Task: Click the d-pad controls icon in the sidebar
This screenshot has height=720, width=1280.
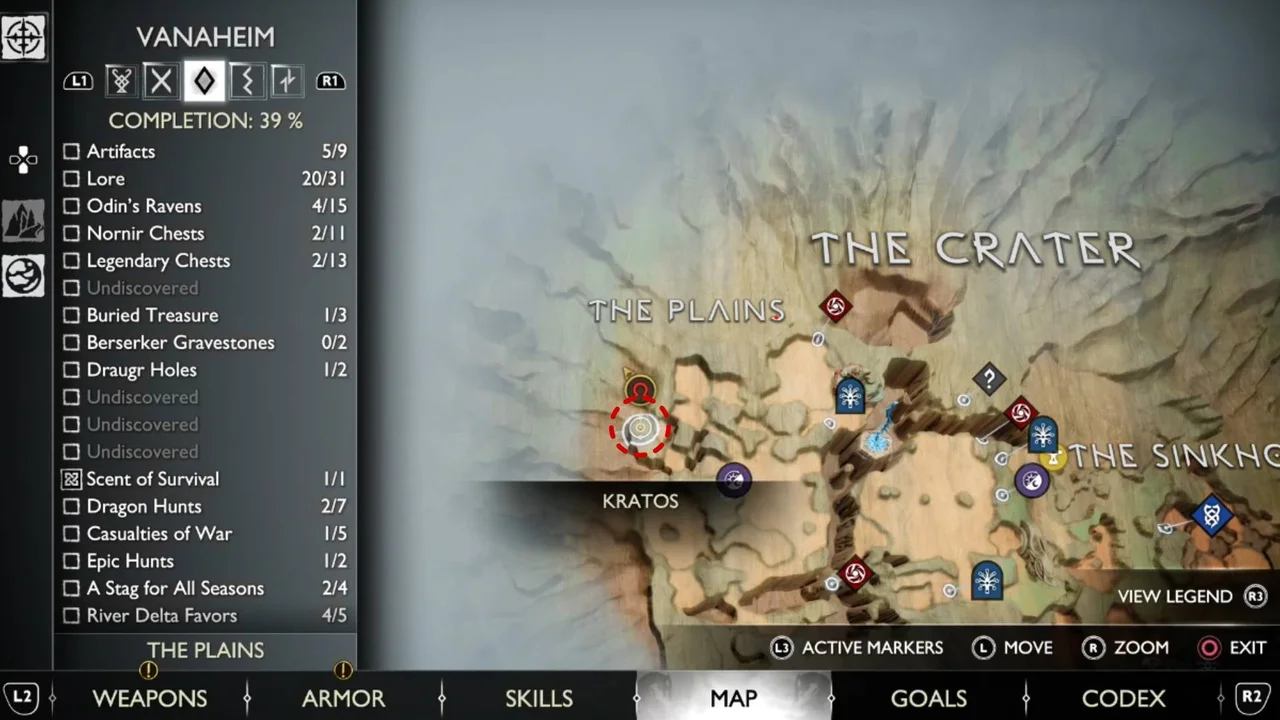Action: (x=23, y=160)
